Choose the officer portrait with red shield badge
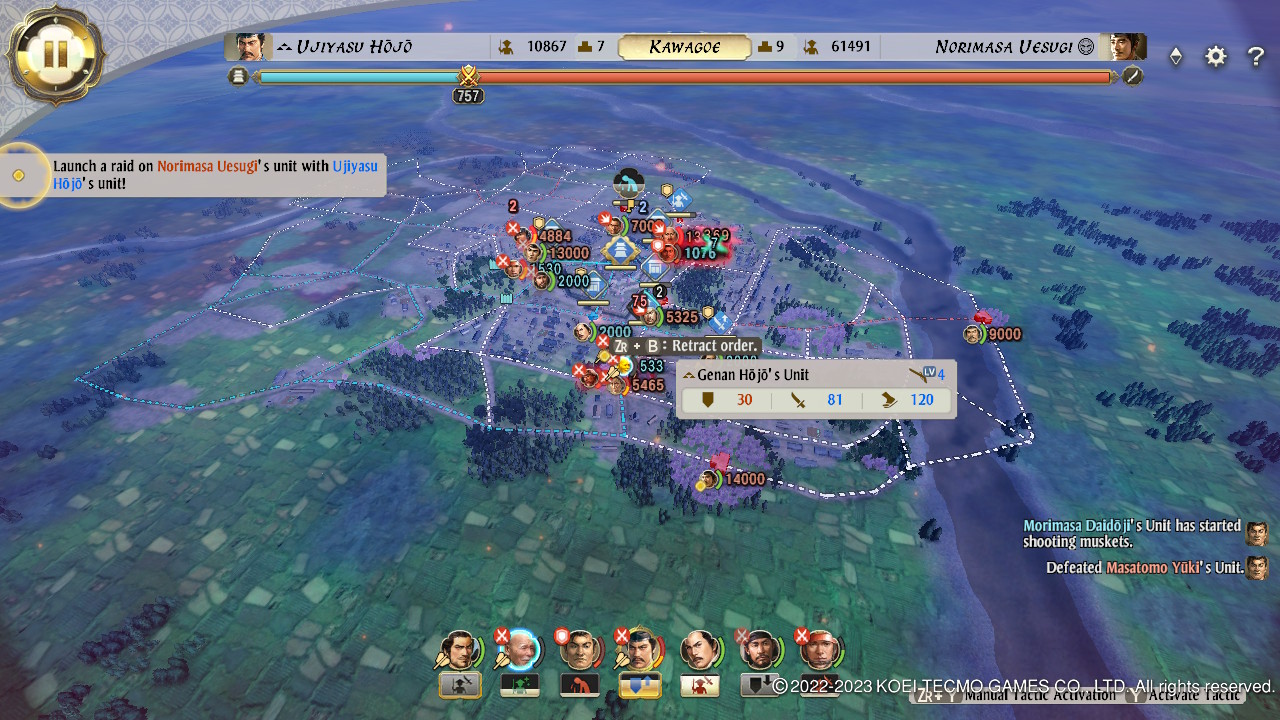Screen dimensions: 1280x720 point(579,650)
